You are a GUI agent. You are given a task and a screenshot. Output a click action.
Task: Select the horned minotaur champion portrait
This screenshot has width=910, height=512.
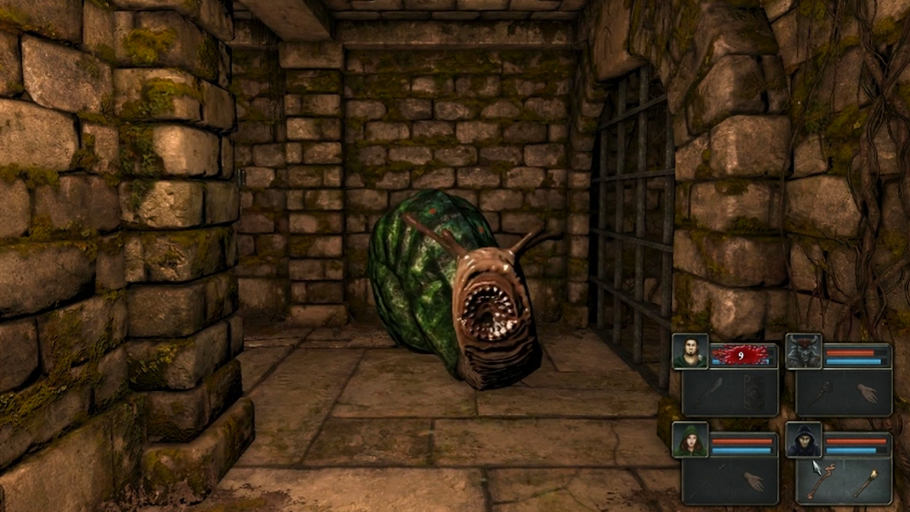click(x=803, y=351)
